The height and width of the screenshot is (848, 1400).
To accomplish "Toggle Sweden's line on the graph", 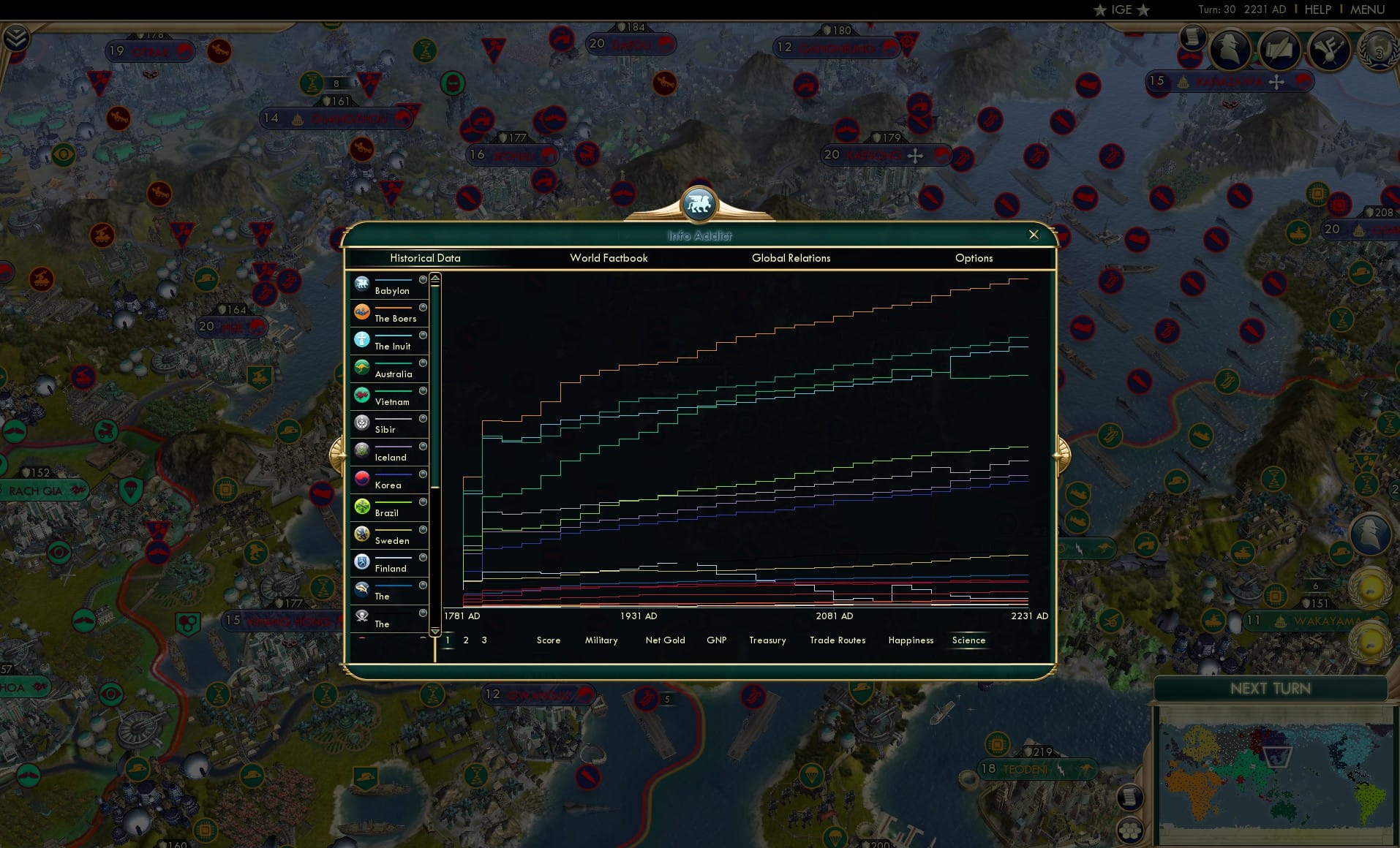I will coord(422,530).
